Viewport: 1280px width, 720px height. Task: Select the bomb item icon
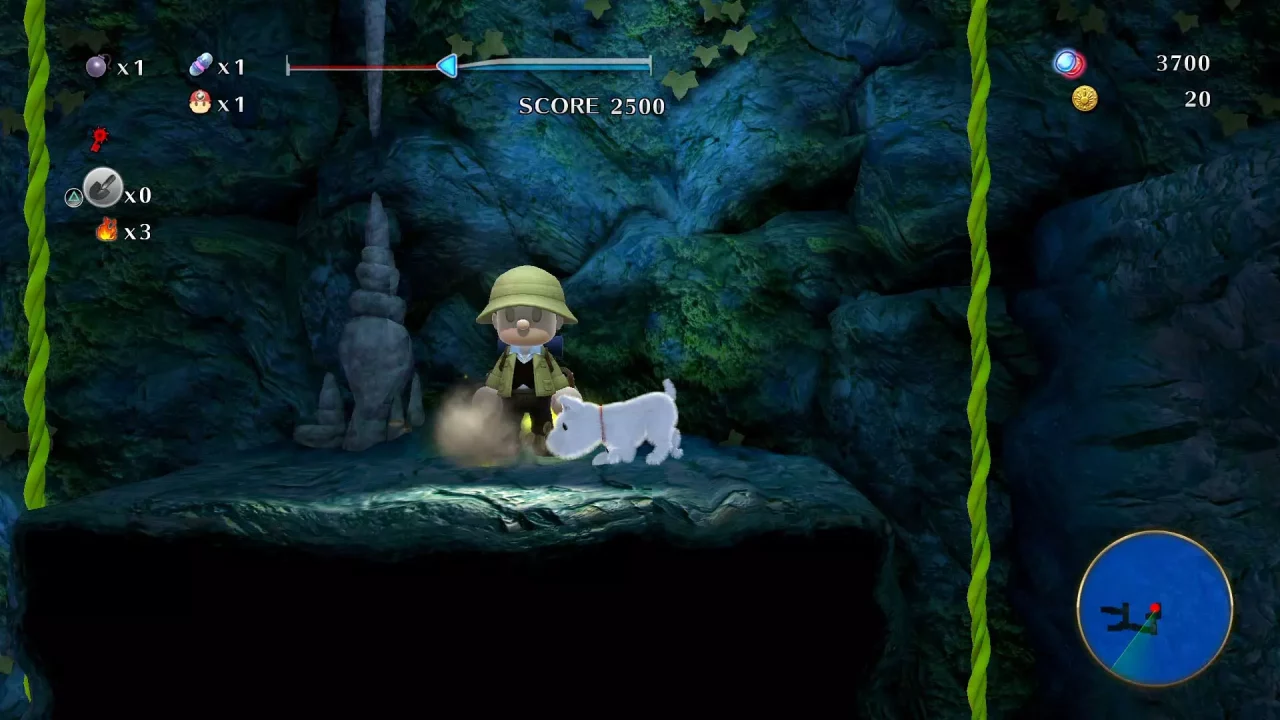pos(96,66)
